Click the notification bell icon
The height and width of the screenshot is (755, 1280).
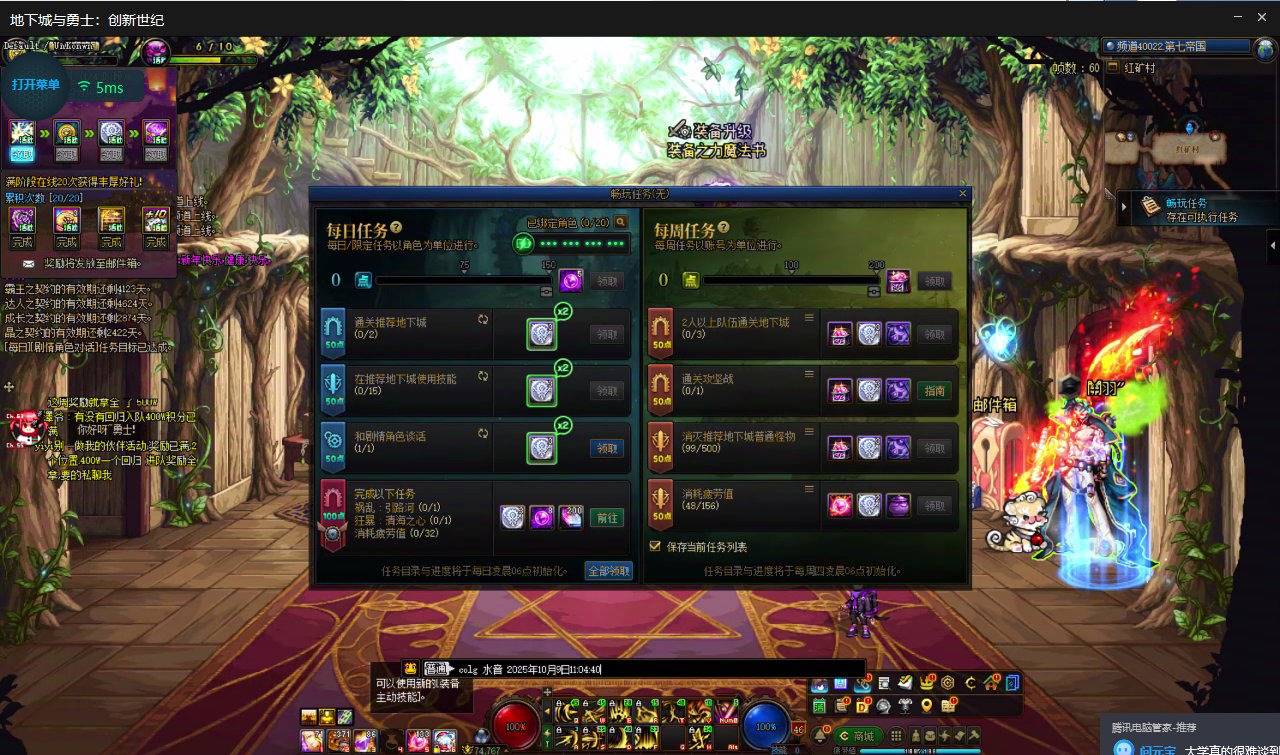coord(821,736)
